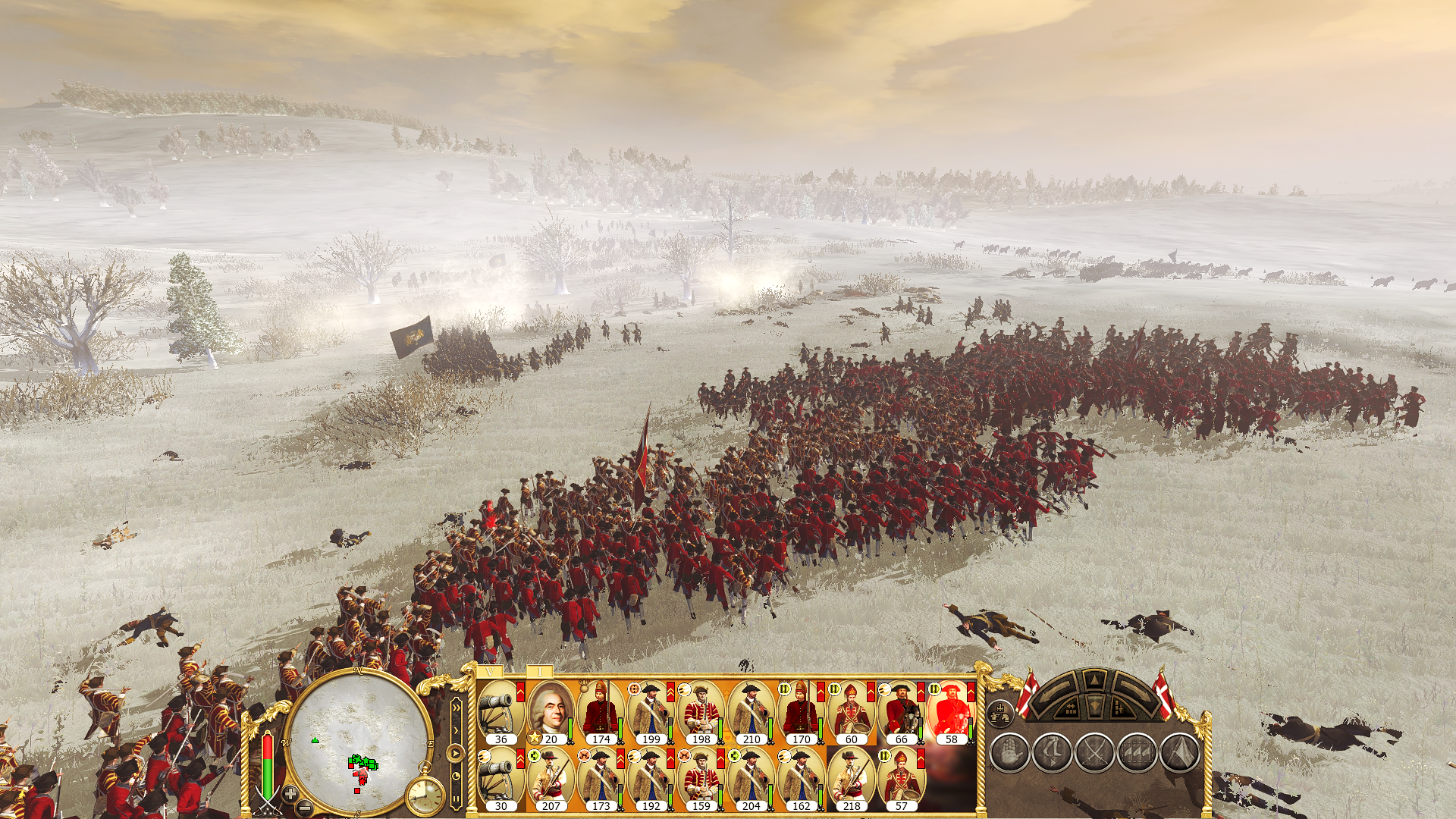Set battle speed to normal play
Image resolution: width=1456 pixels, height=819 pixels.
coord(456,754)
